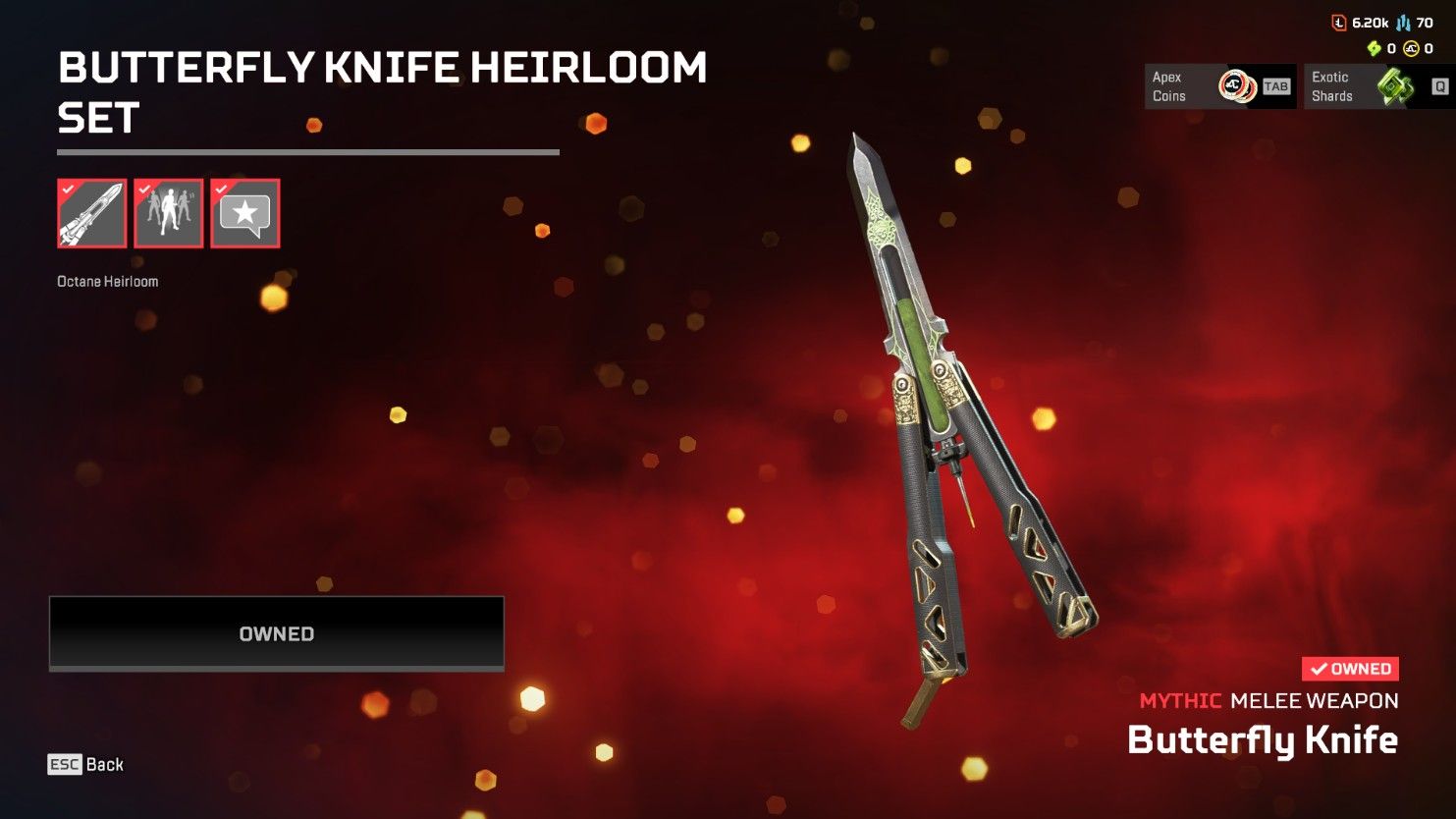The width and height of the screenshot is (1456, 819).
Task: Click the Butterfly Knife name text
Action: (1265, 739)
